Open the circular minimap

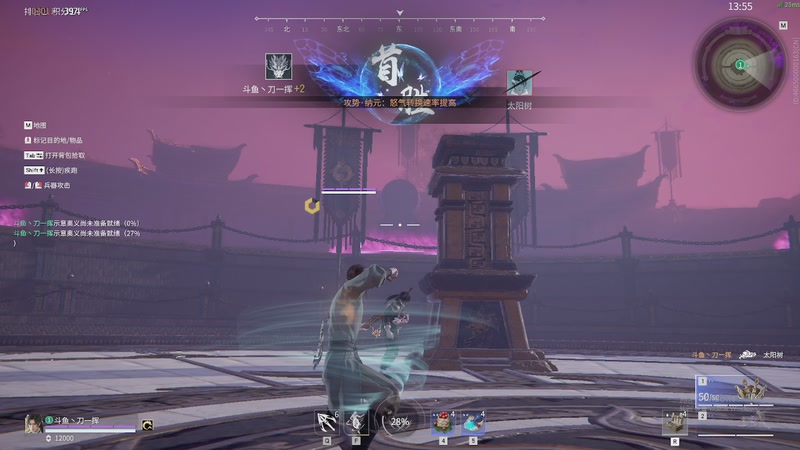740,63
